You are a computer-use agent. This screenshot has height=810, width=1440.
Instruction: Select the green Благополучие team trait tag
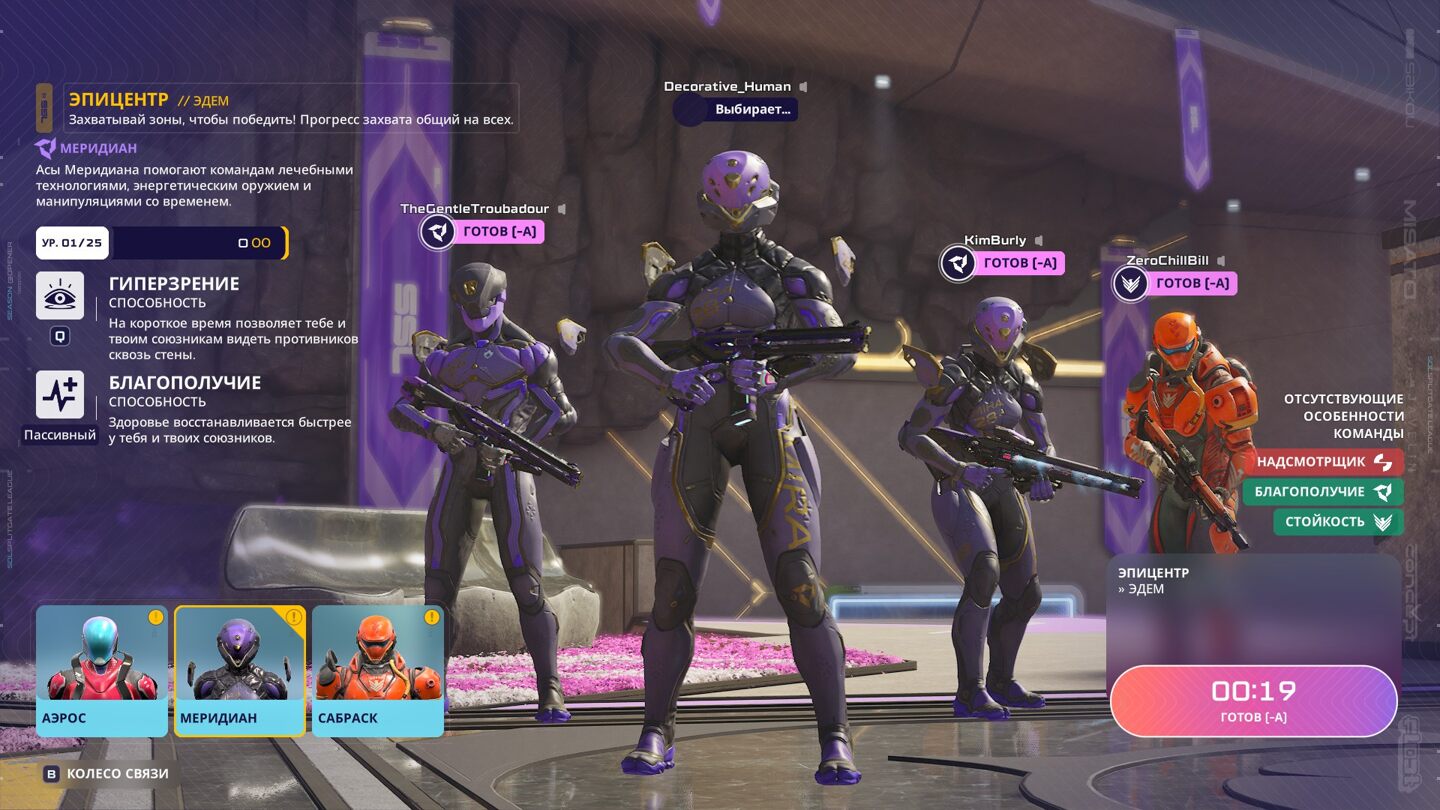(x=1323, y=492)
